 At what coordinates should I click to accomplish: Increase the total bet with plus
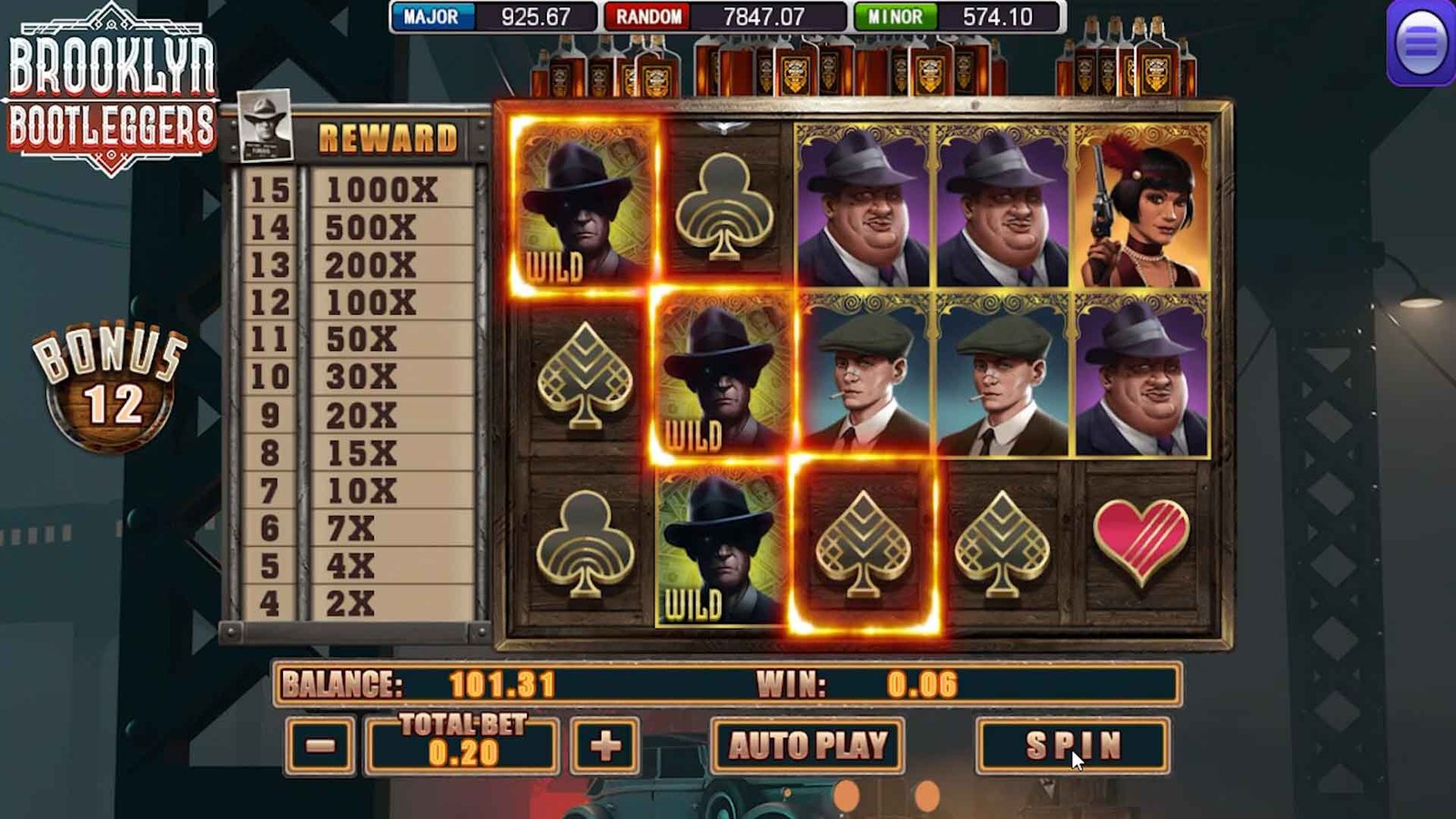point(605,746)
